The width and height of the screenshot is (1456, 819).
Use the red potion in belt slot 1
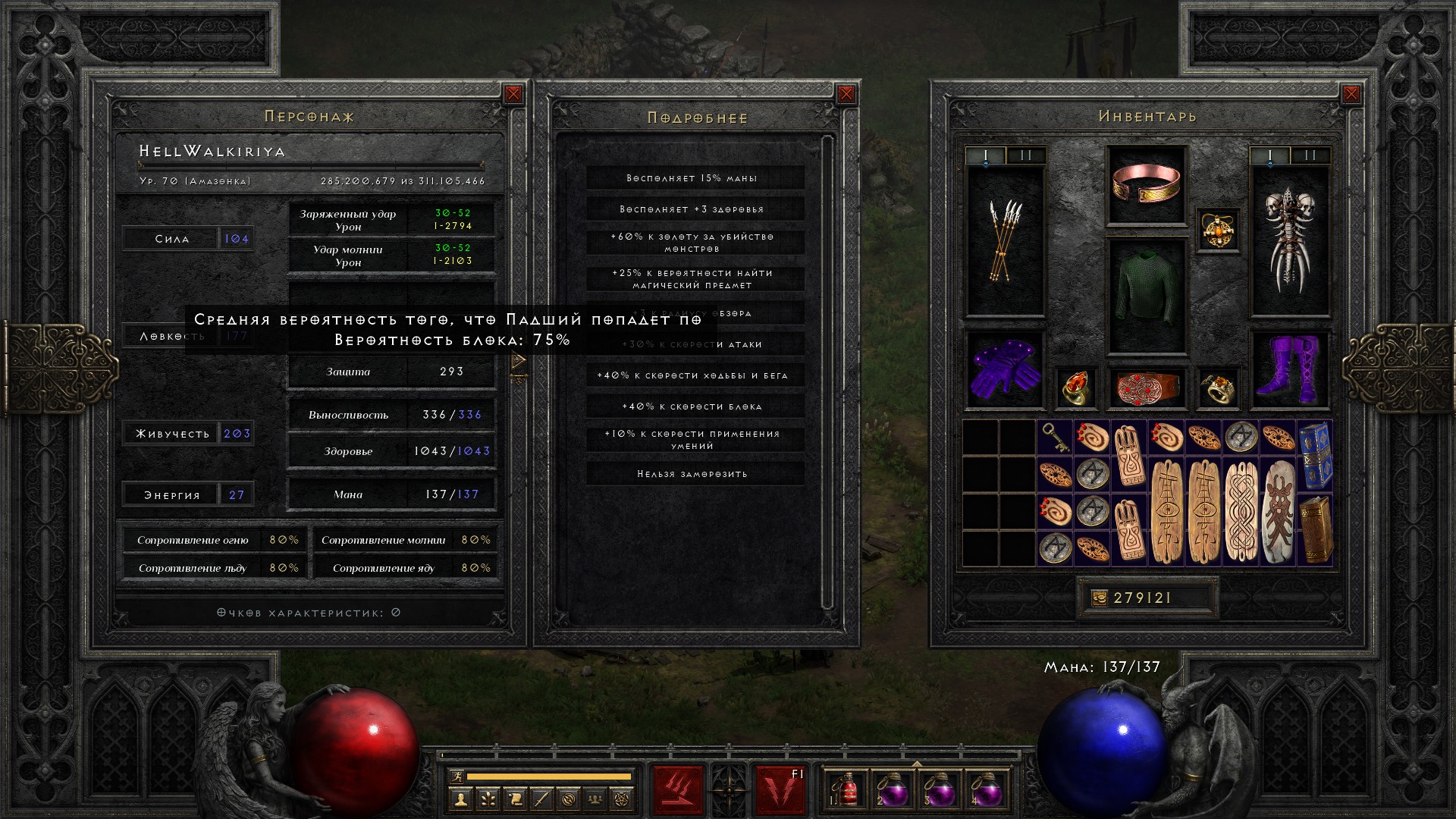(846, 789)
